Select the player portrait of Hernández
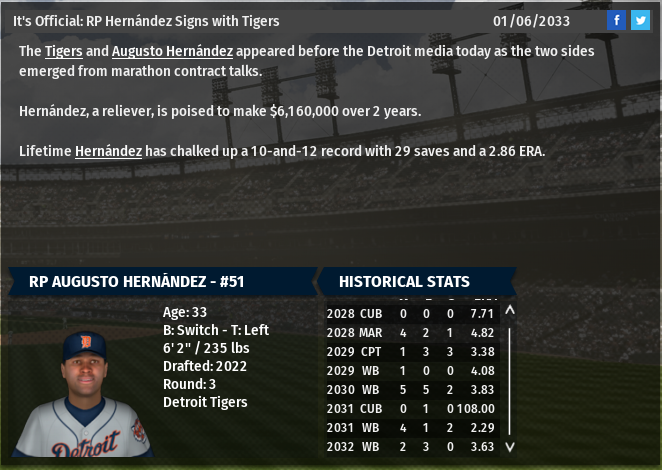Screen dimensions: 662x470 pyautogui.click(x=84, y=395)
